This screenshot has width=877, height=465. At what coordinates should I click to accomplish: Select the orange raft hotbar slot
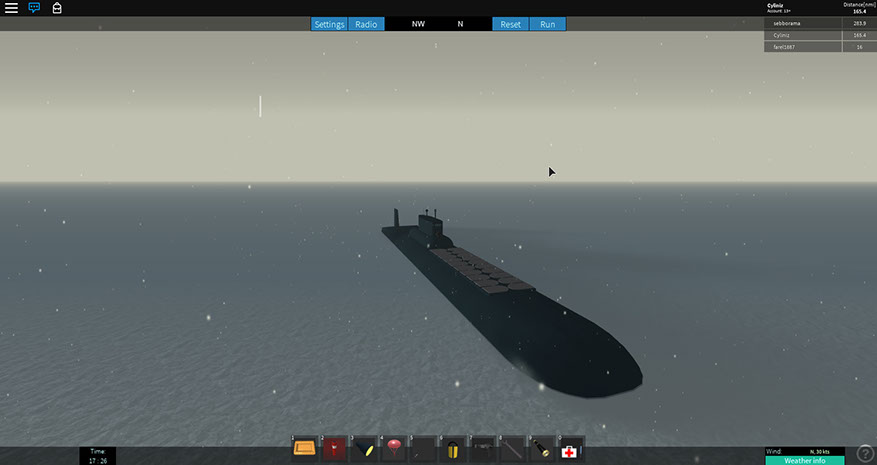tap(305, 449)
